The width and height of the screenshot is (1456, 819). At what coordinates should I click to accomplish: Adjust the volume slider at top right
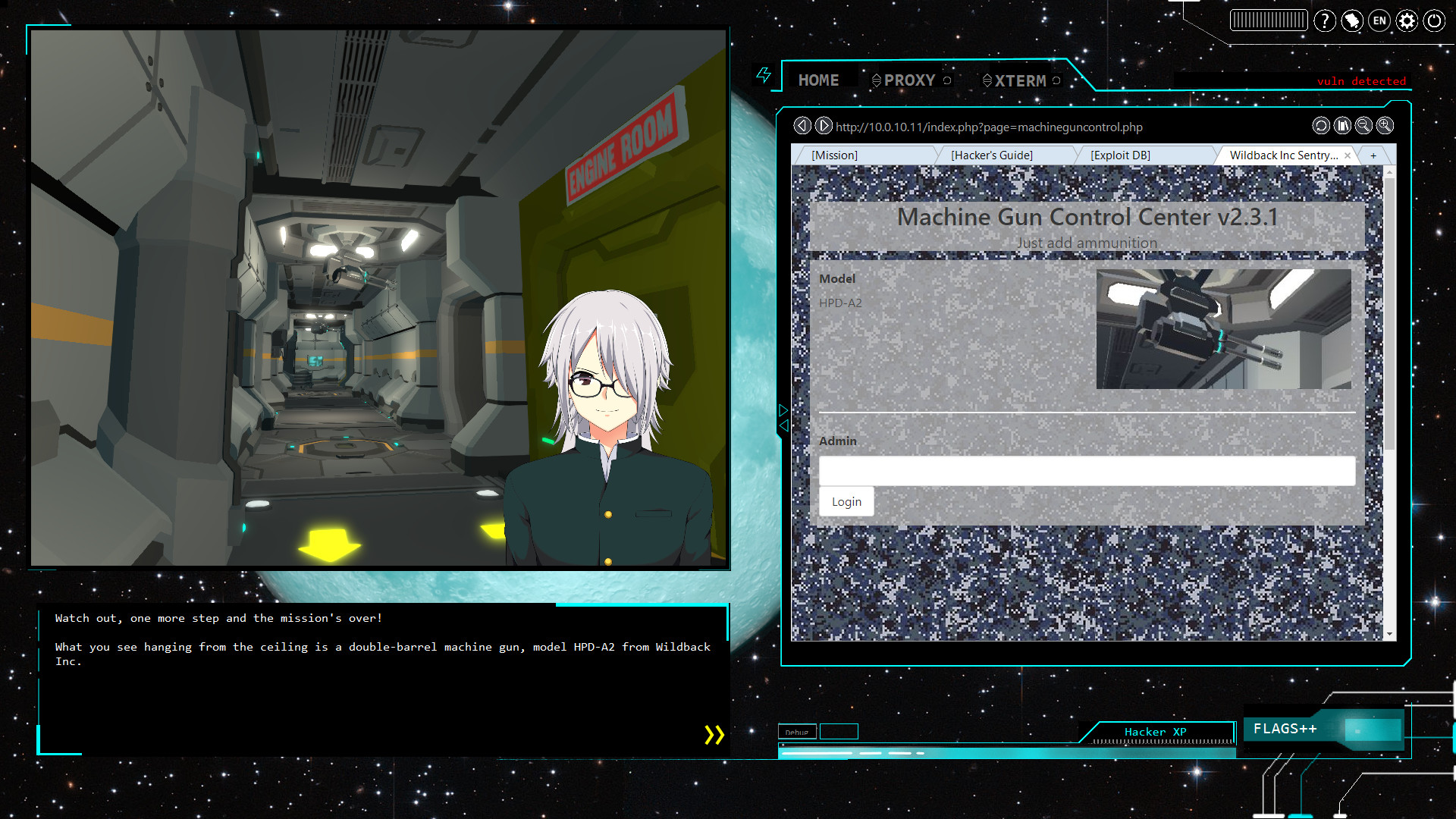[1269, 20]
